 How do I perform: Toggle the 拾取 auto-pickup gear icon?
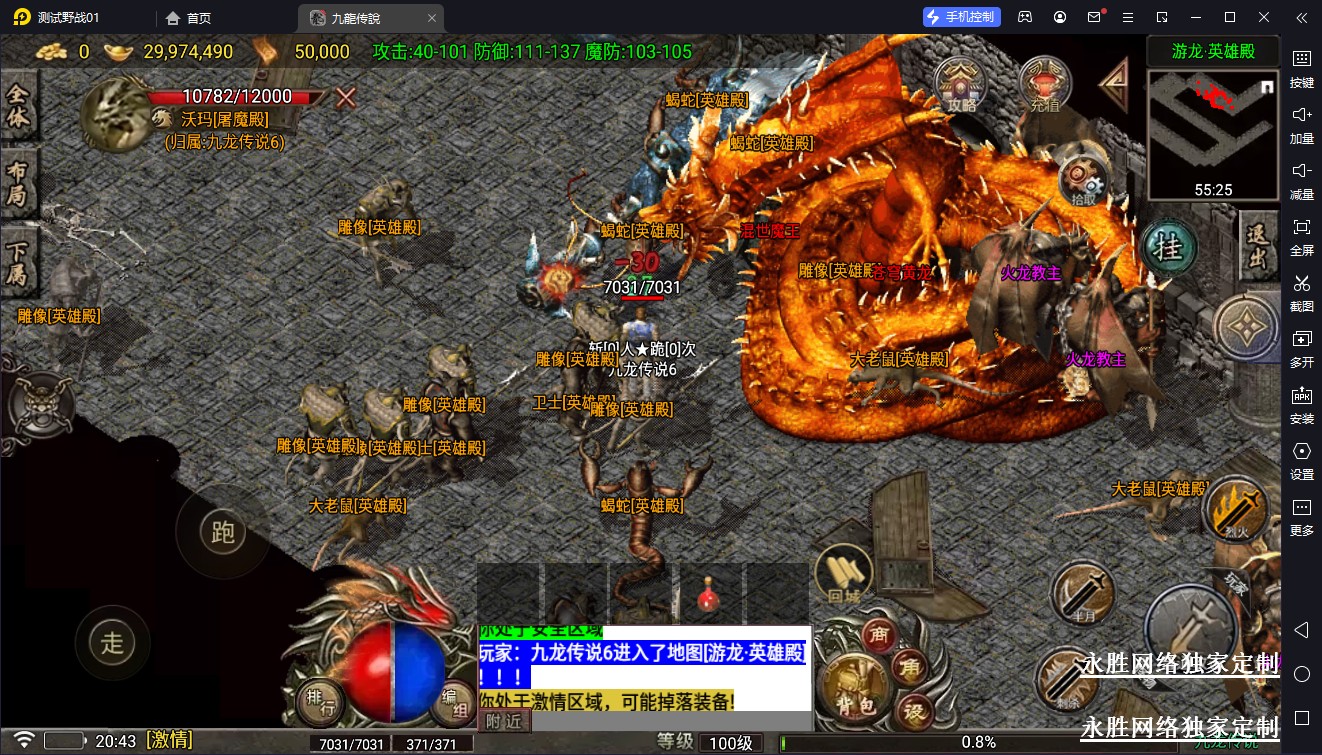(x=1083, y=182)
